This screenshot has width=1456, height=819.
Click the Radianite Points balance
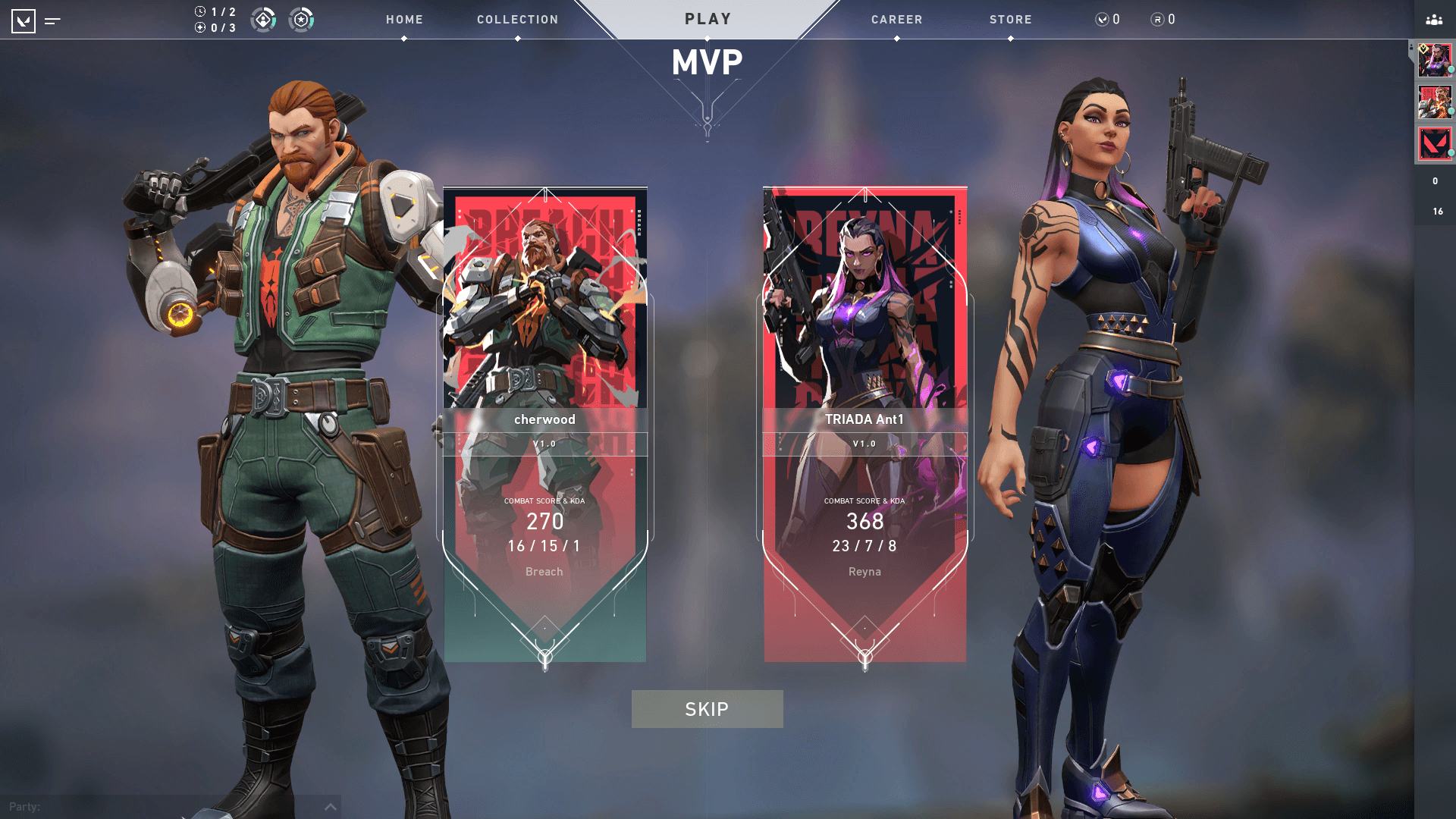(x=1163, y=20)
